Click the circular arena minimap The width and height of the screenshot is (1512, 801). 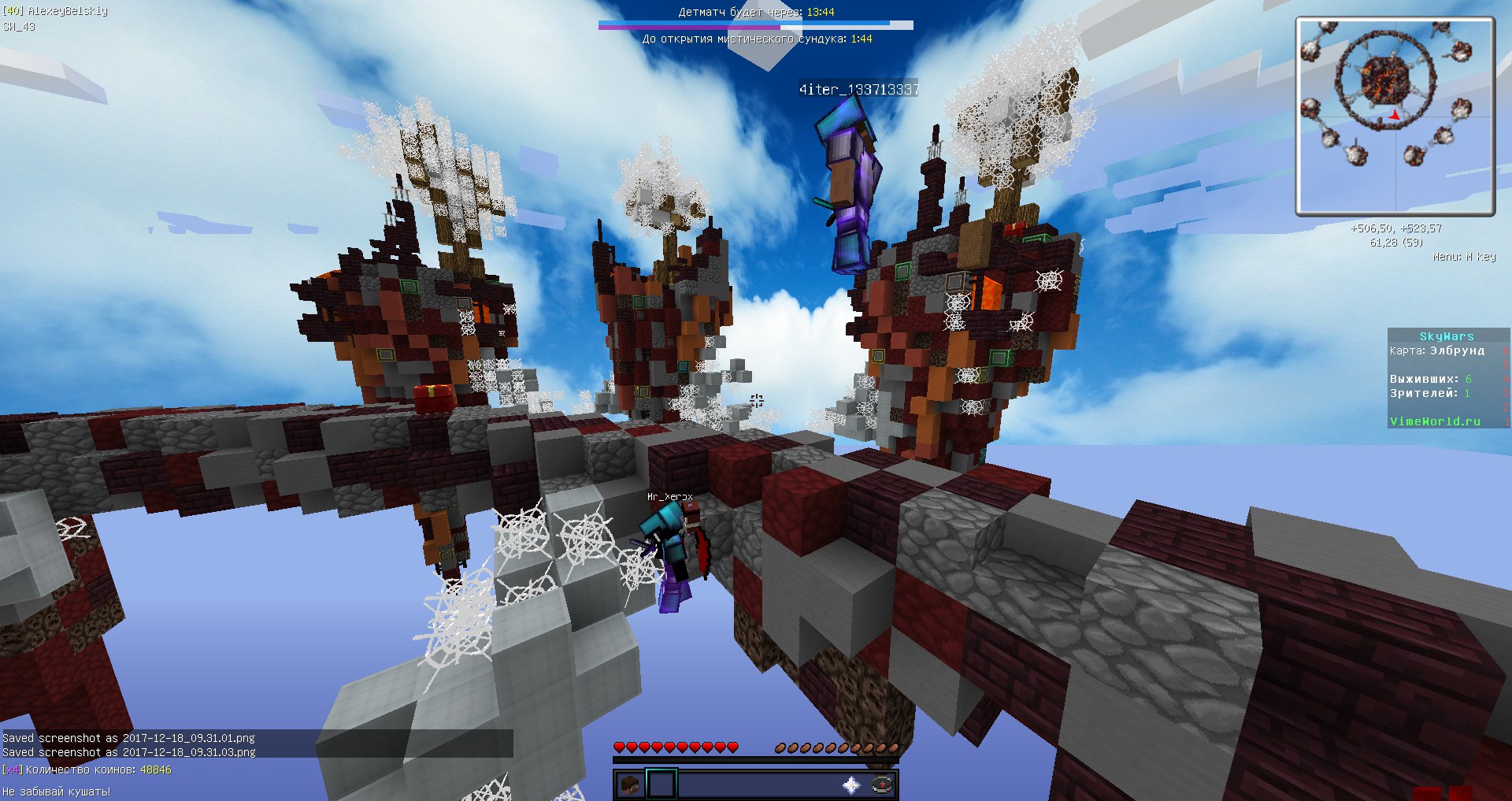tap(1395, 117)
